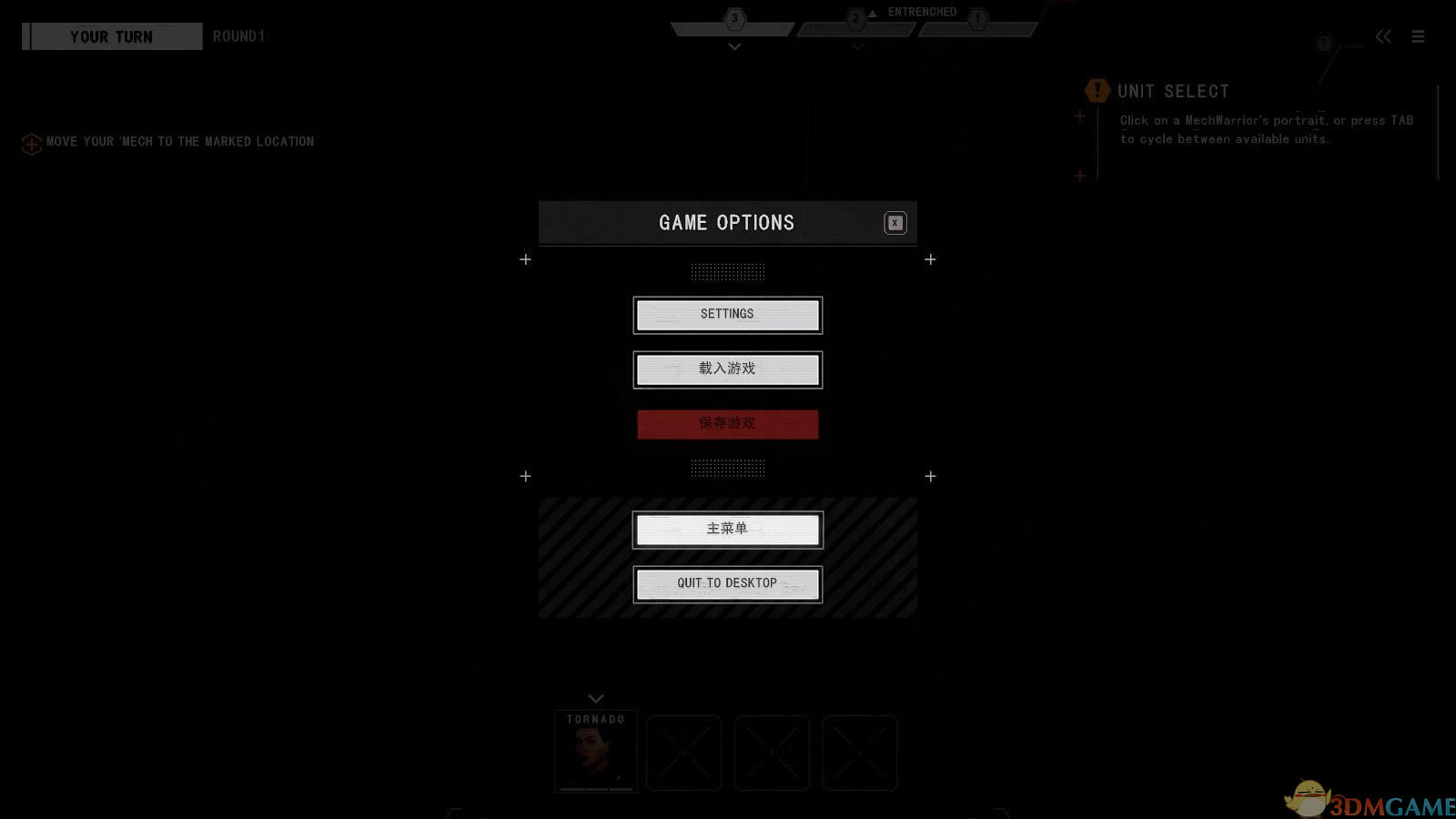The height and width of the screenshot is (819, 1456).
Task: Close the Game Options dialog
Action: 895,223
